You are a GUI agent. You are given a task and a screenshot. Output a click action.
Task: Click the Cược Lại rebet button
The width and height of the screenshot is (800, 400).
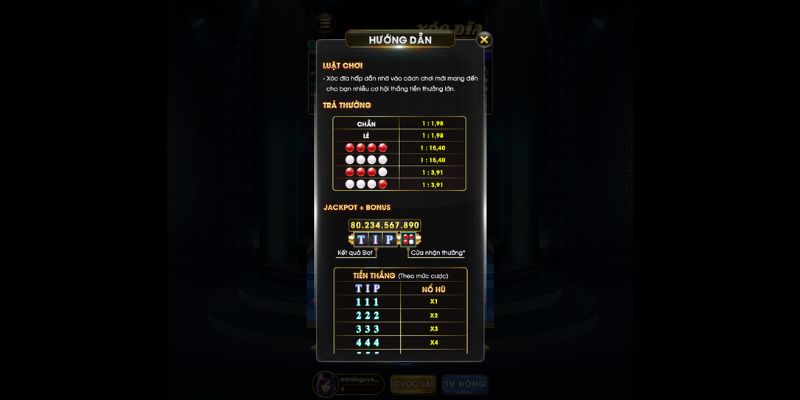[x=413, y=384]
